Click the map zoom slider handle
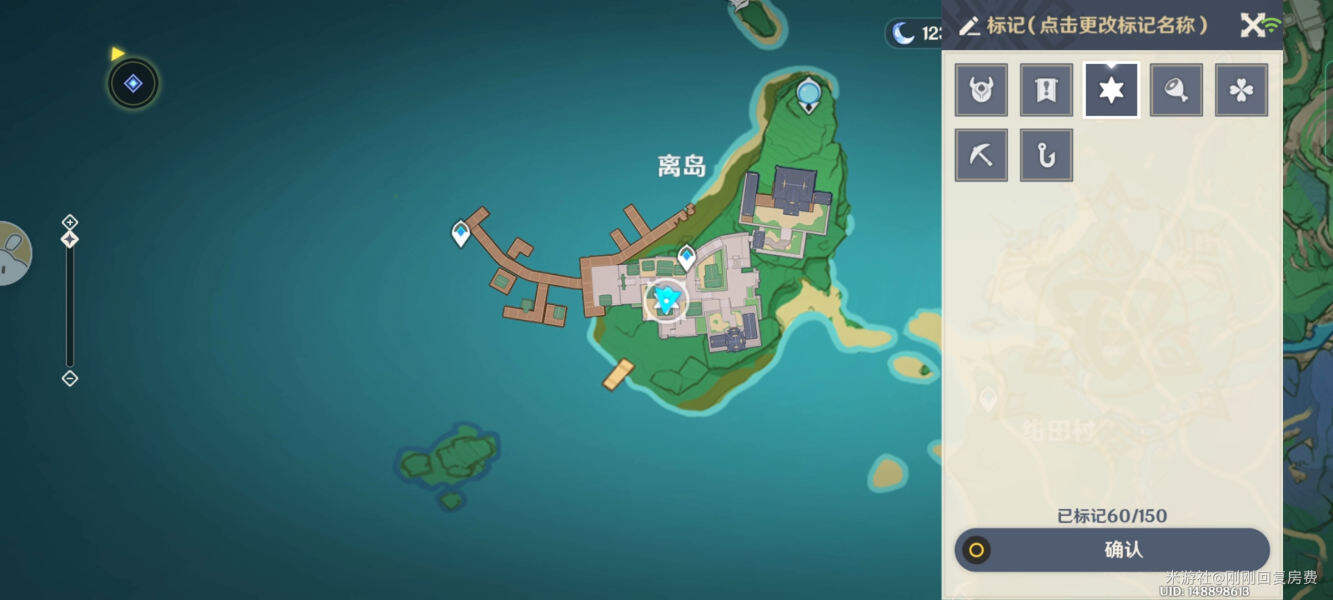This screenshot has height=600, width=1333. tap(70, 239)
